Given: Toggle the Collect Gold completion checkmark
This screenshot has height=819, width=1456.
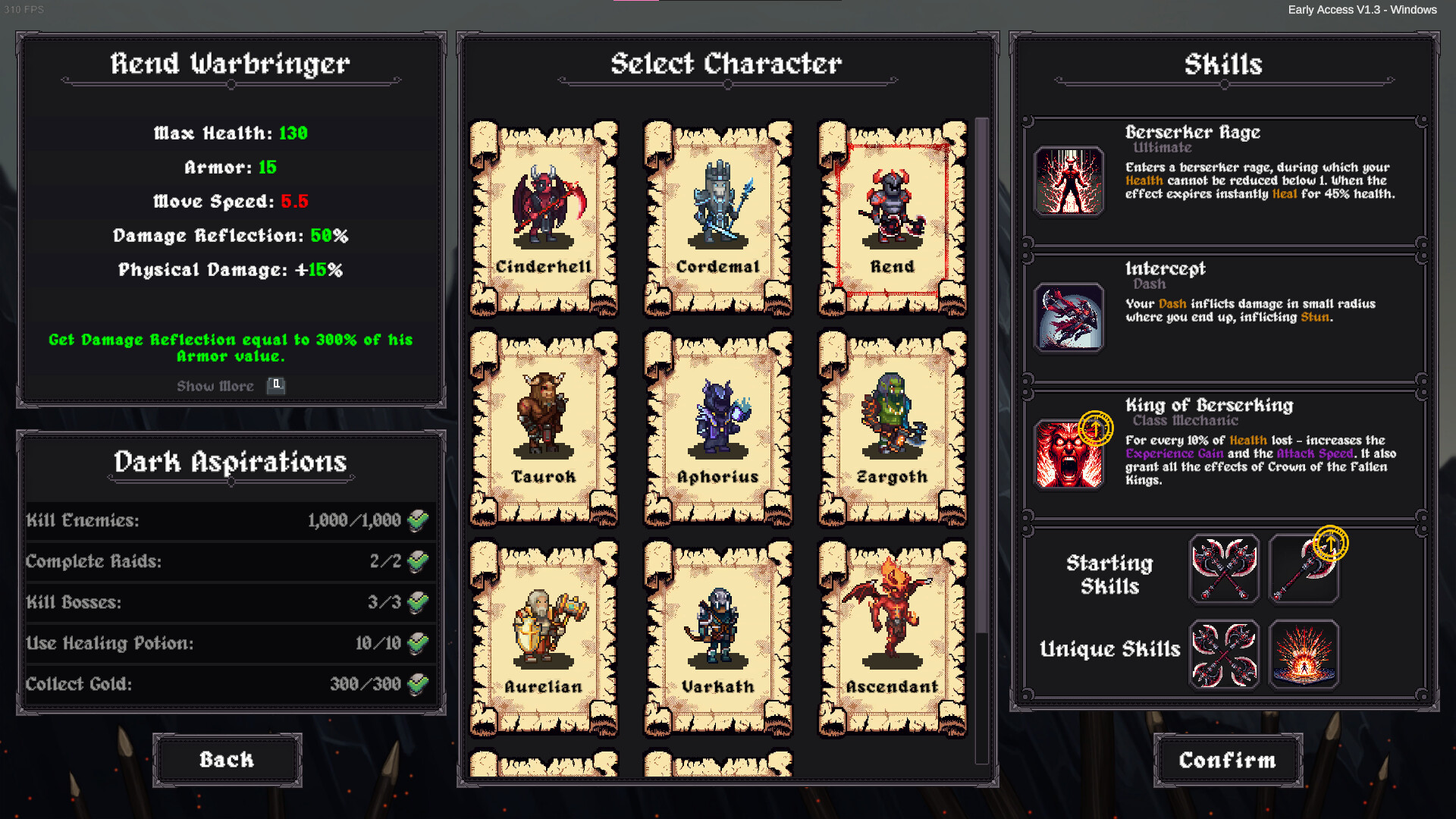Looking at the screenshot, I should (x=416, y=683).
